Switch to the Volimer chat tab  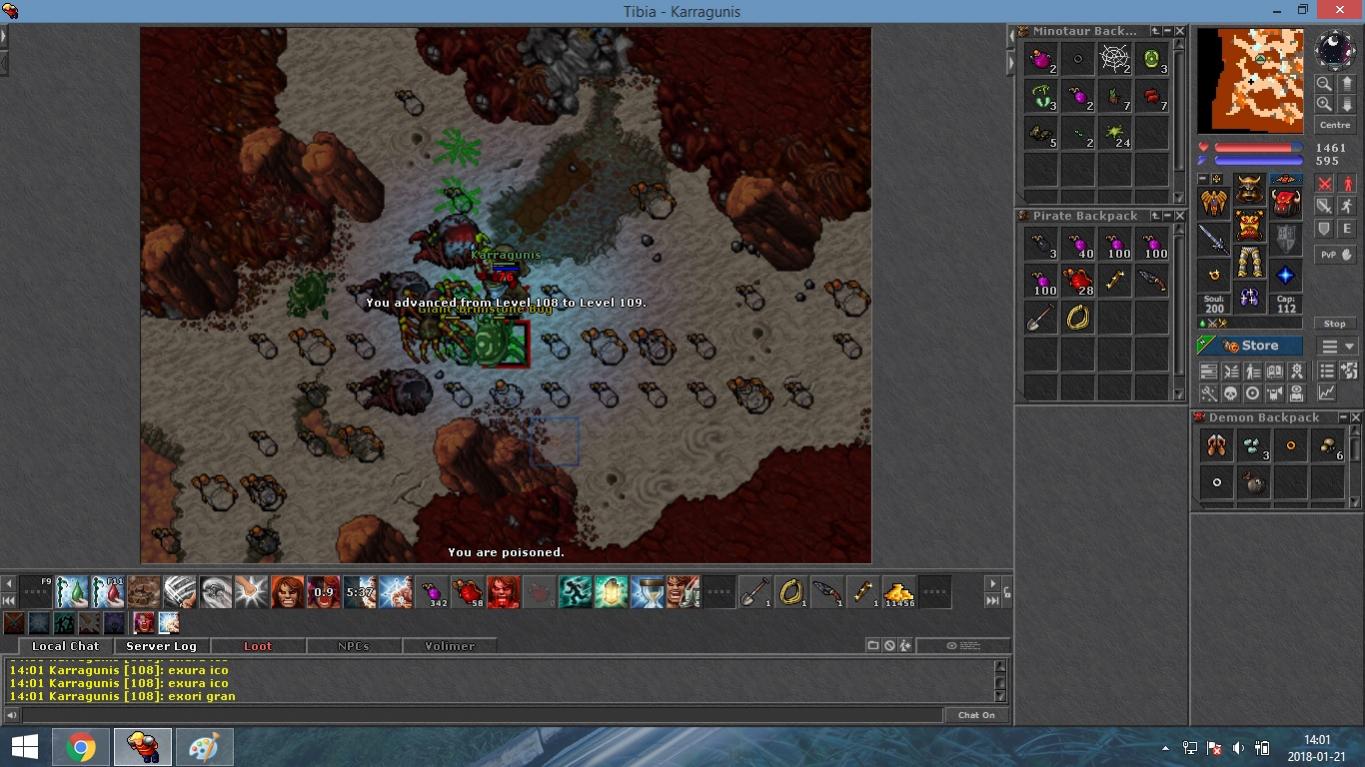point(450,646)
